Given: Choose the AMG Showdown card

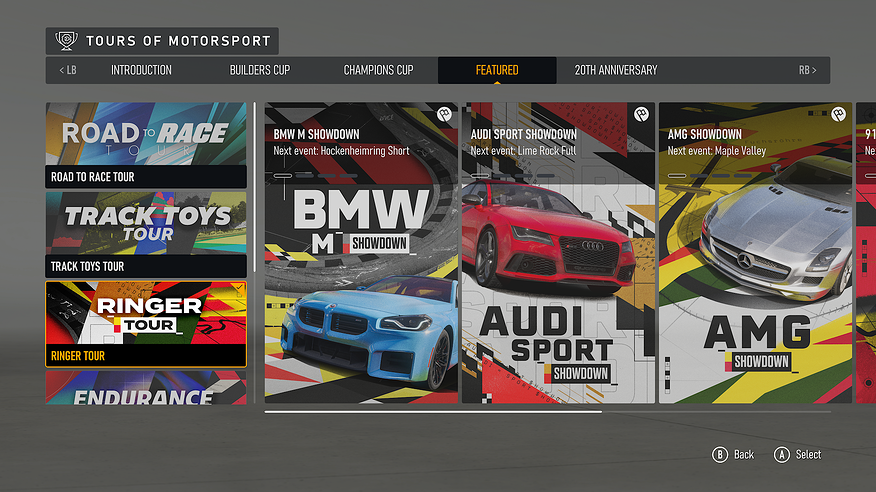Looking at the screenshot, I should coord(755,253).
